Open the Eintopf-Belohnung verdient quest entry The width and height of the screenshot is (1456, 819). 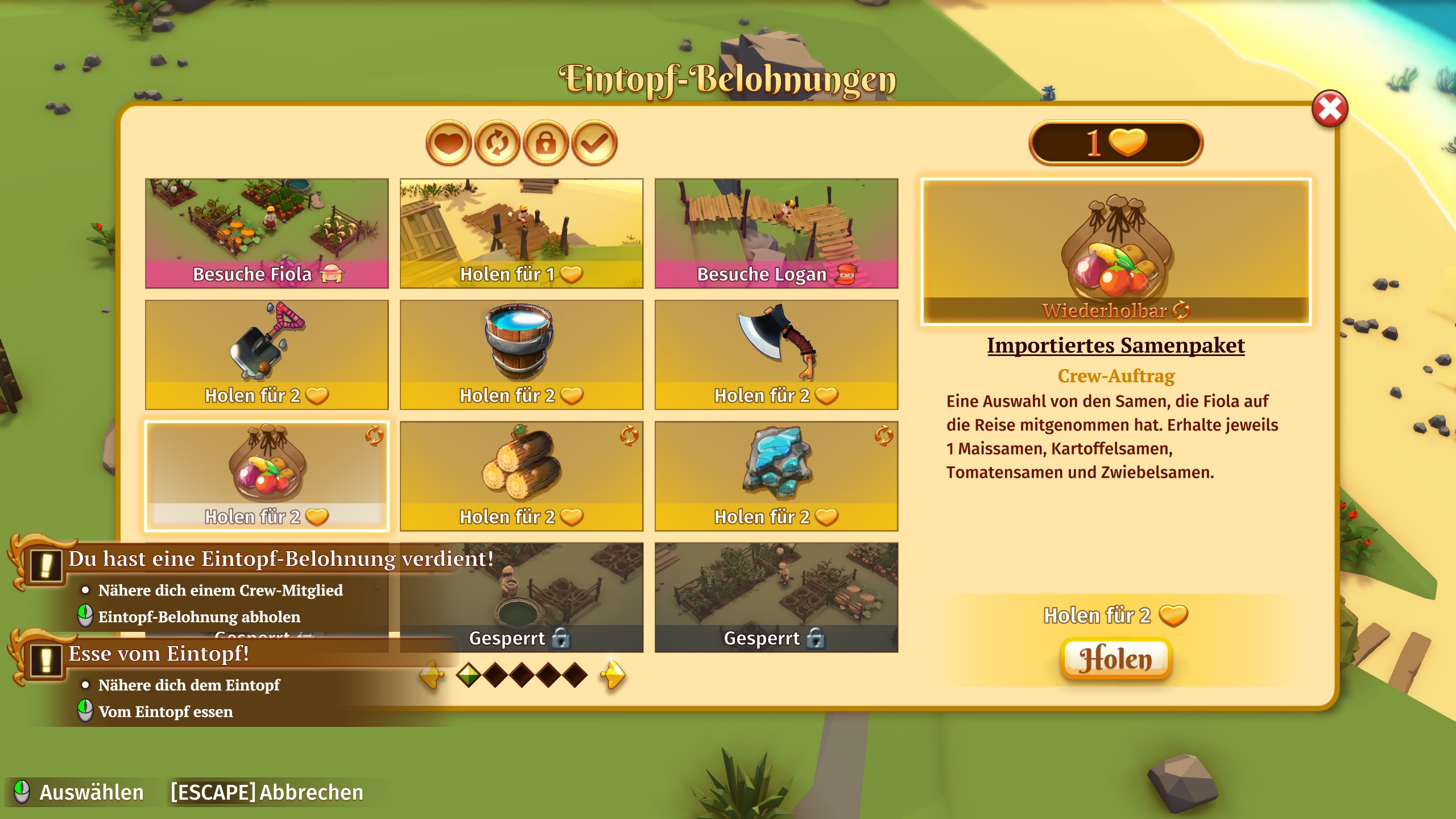coord(281,559)
